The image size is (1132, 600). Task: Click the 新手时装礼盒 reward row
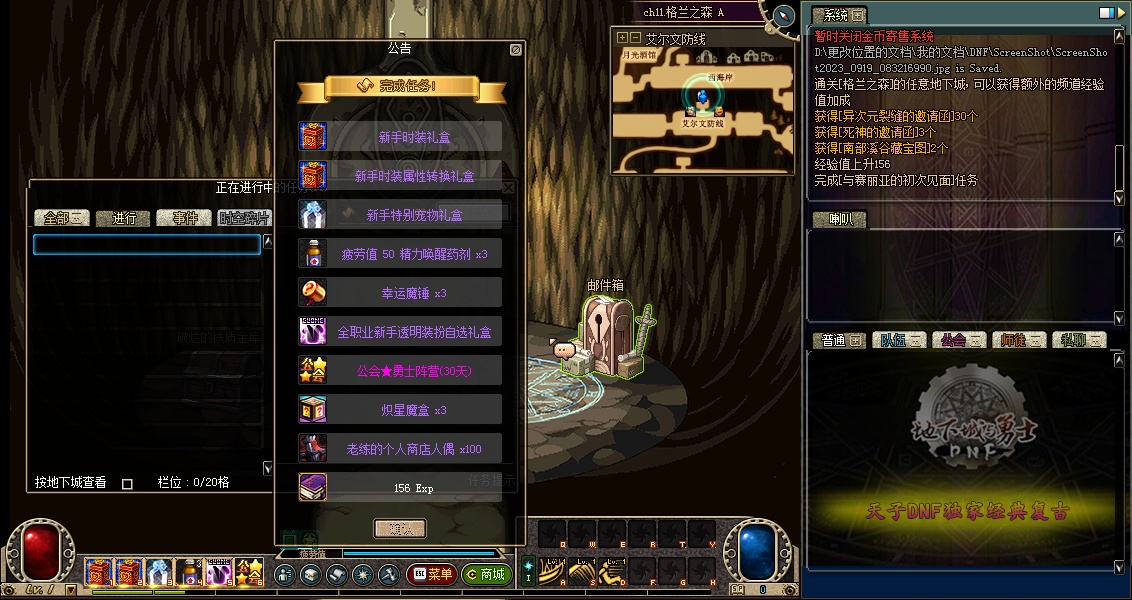pyautogui.click(x=400, y=137)
